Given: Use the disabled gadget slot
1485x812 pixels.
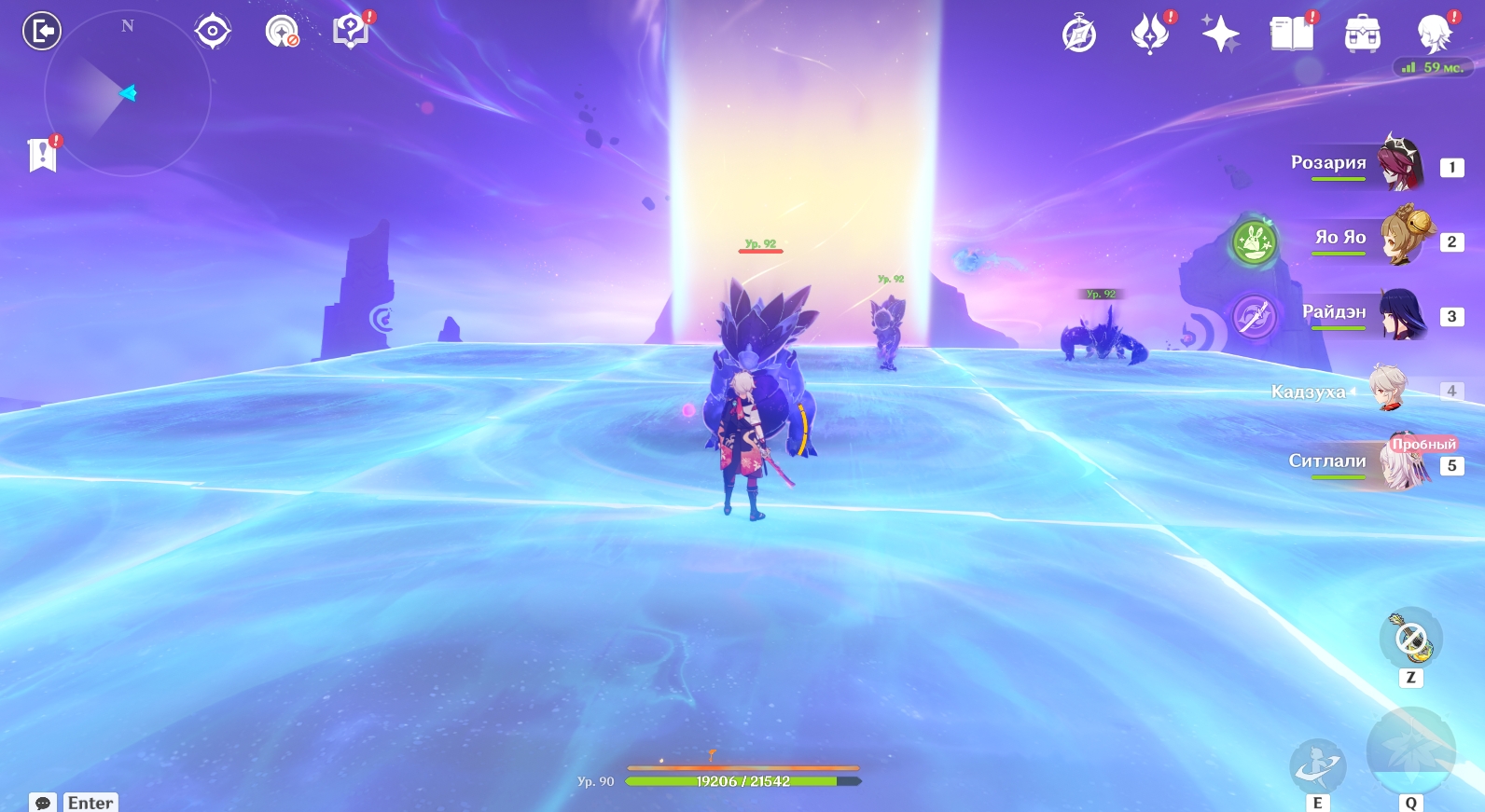Looking at the screenshot, I should tap(1410, 640).
